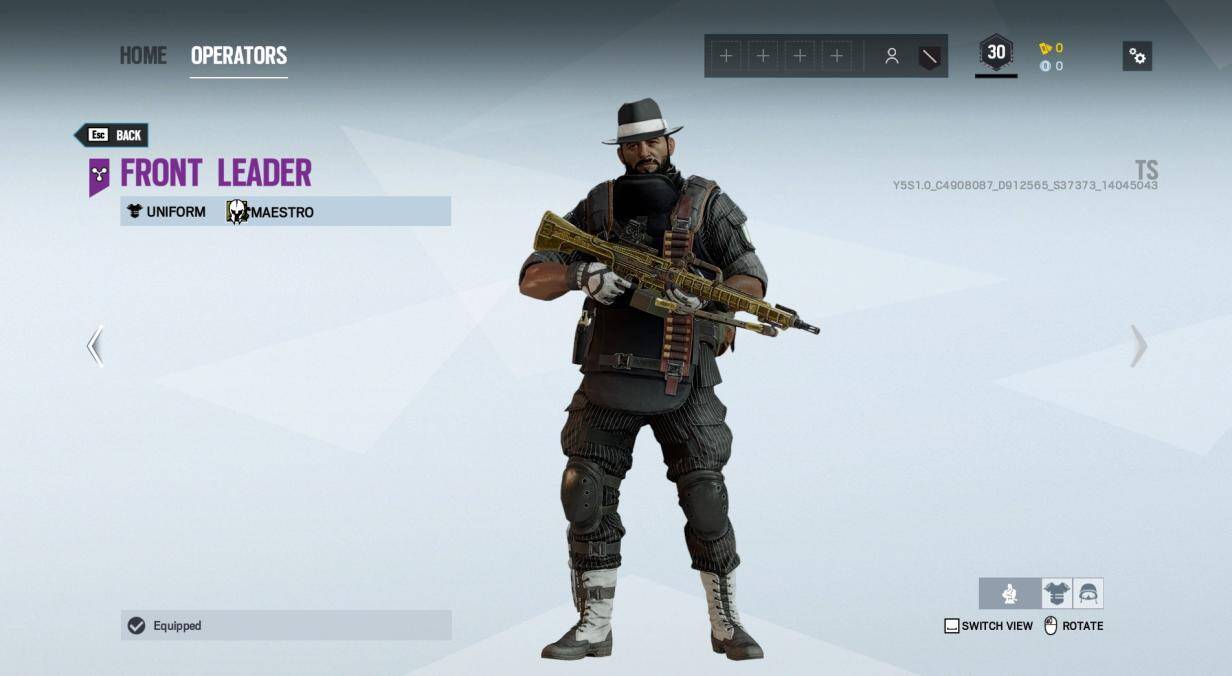1232x676 pixels.
Task: Switch to the headgear helmet view
Action: 1088,594
